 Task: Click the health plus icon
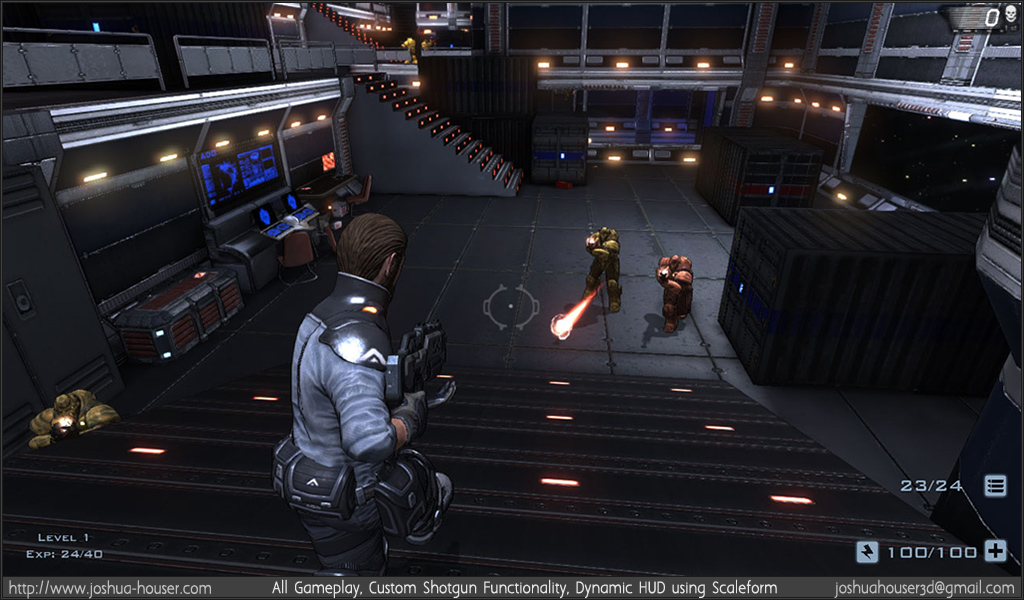click(995, 551)
